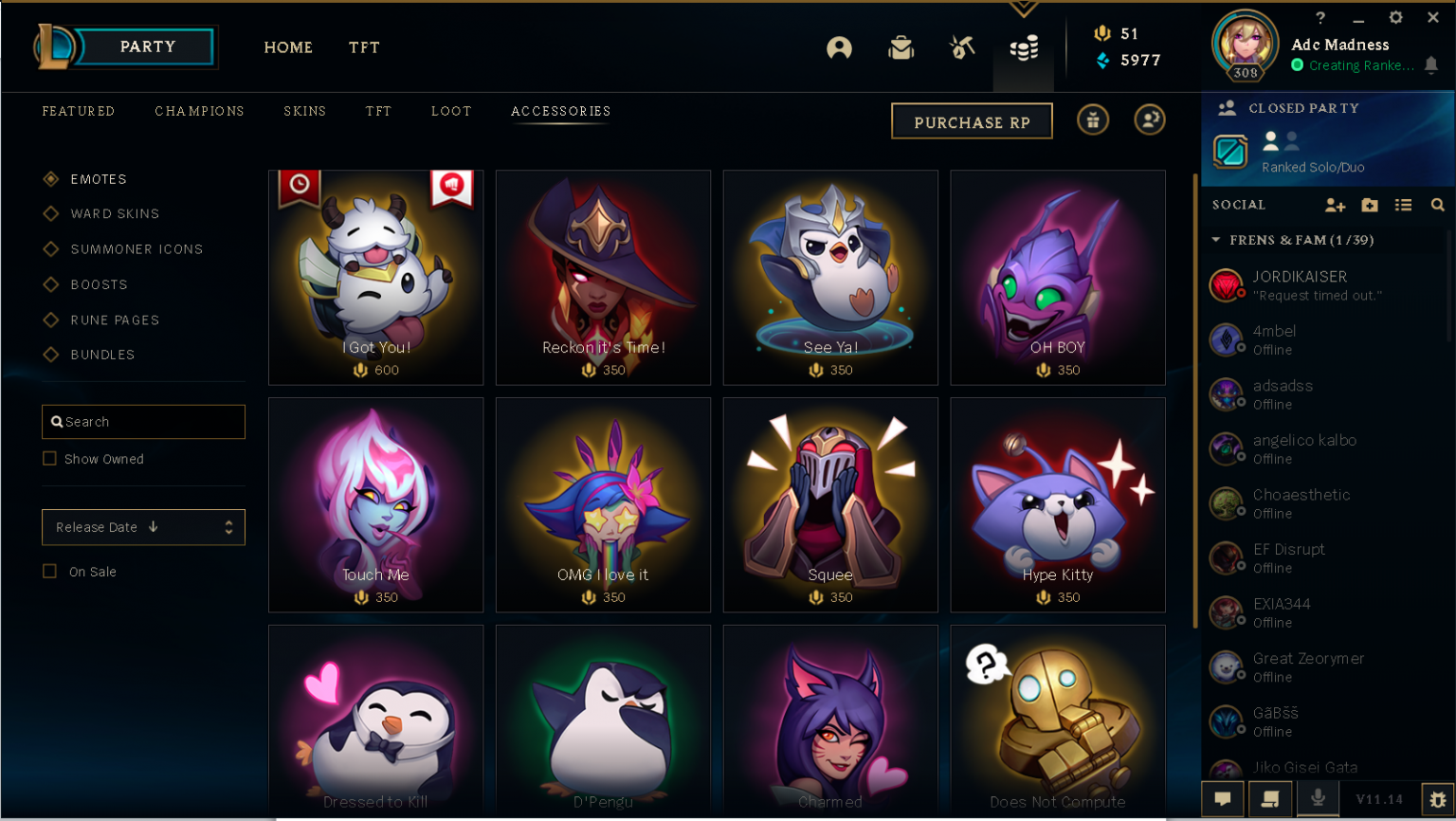This screenshot has height=821, width=1456.
Task: Open the mystery gift icon beside Purchase RP
Action: point(1092,120)
